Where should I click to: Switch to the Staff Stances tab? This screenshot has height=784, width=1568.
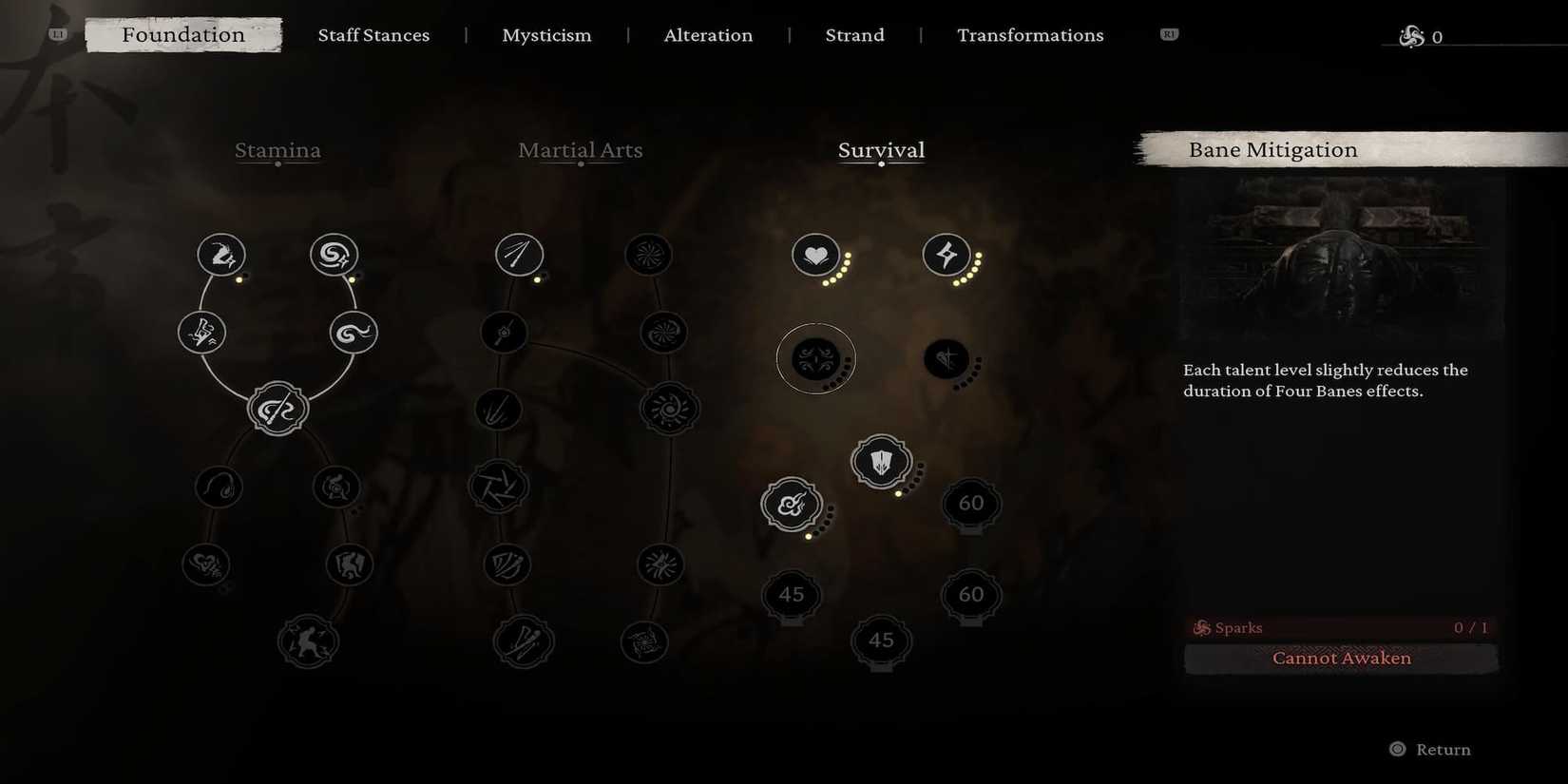[x=373, y=35]
